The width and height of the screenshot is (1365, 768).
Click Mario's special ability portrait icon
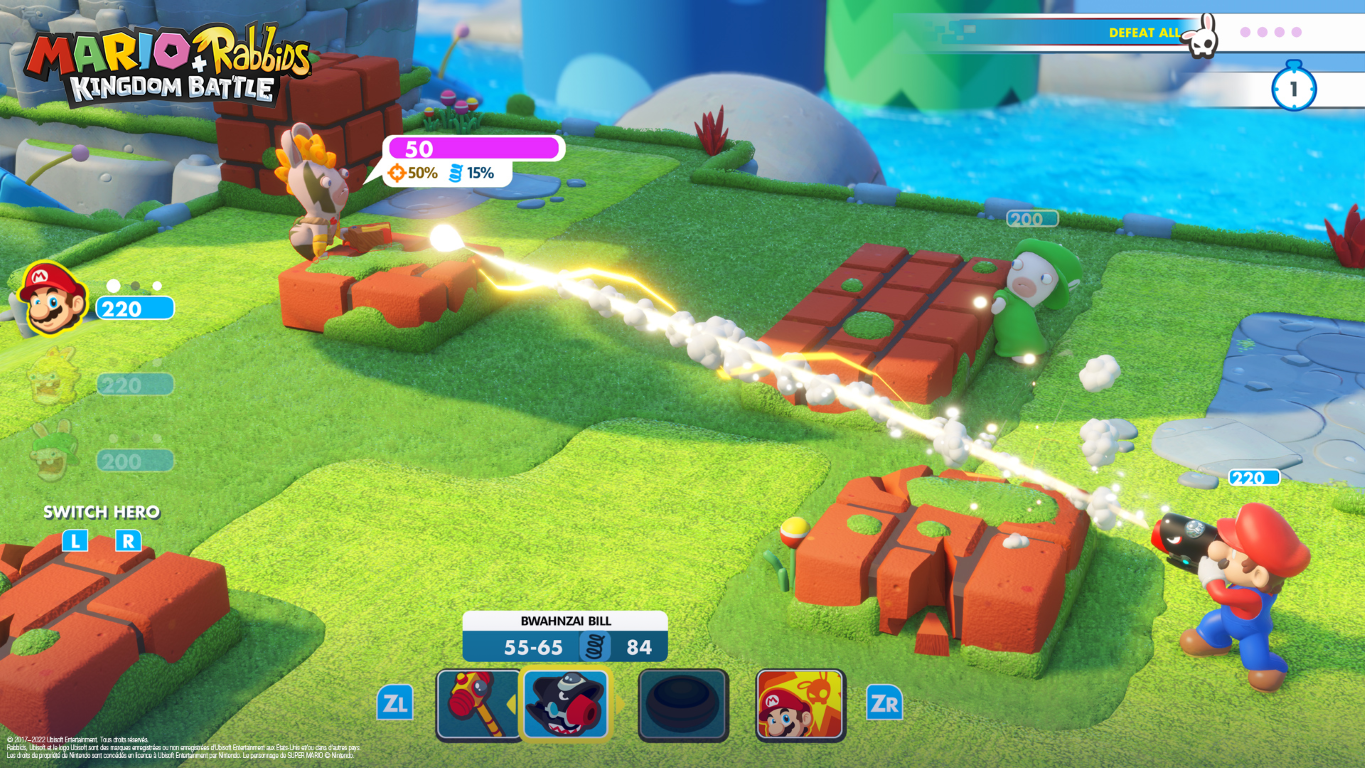pos(798,705)
